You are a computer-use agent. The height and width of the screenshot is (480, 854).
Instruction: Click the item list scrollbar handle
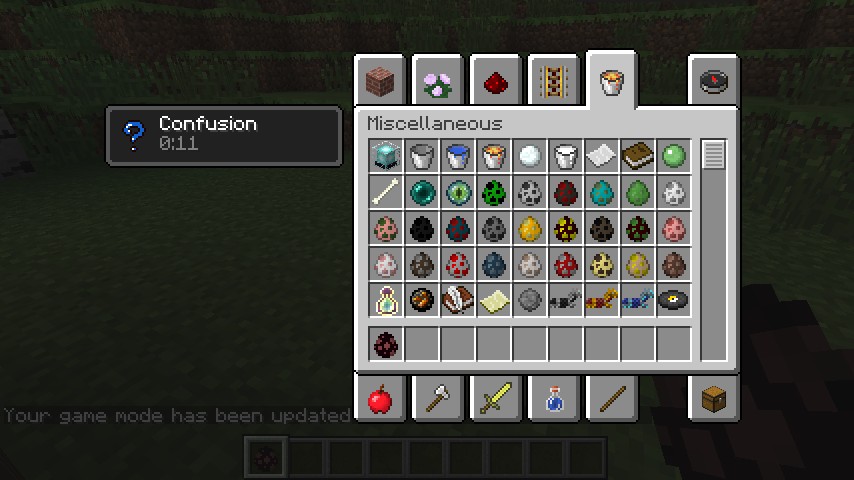tap(713, 156)
